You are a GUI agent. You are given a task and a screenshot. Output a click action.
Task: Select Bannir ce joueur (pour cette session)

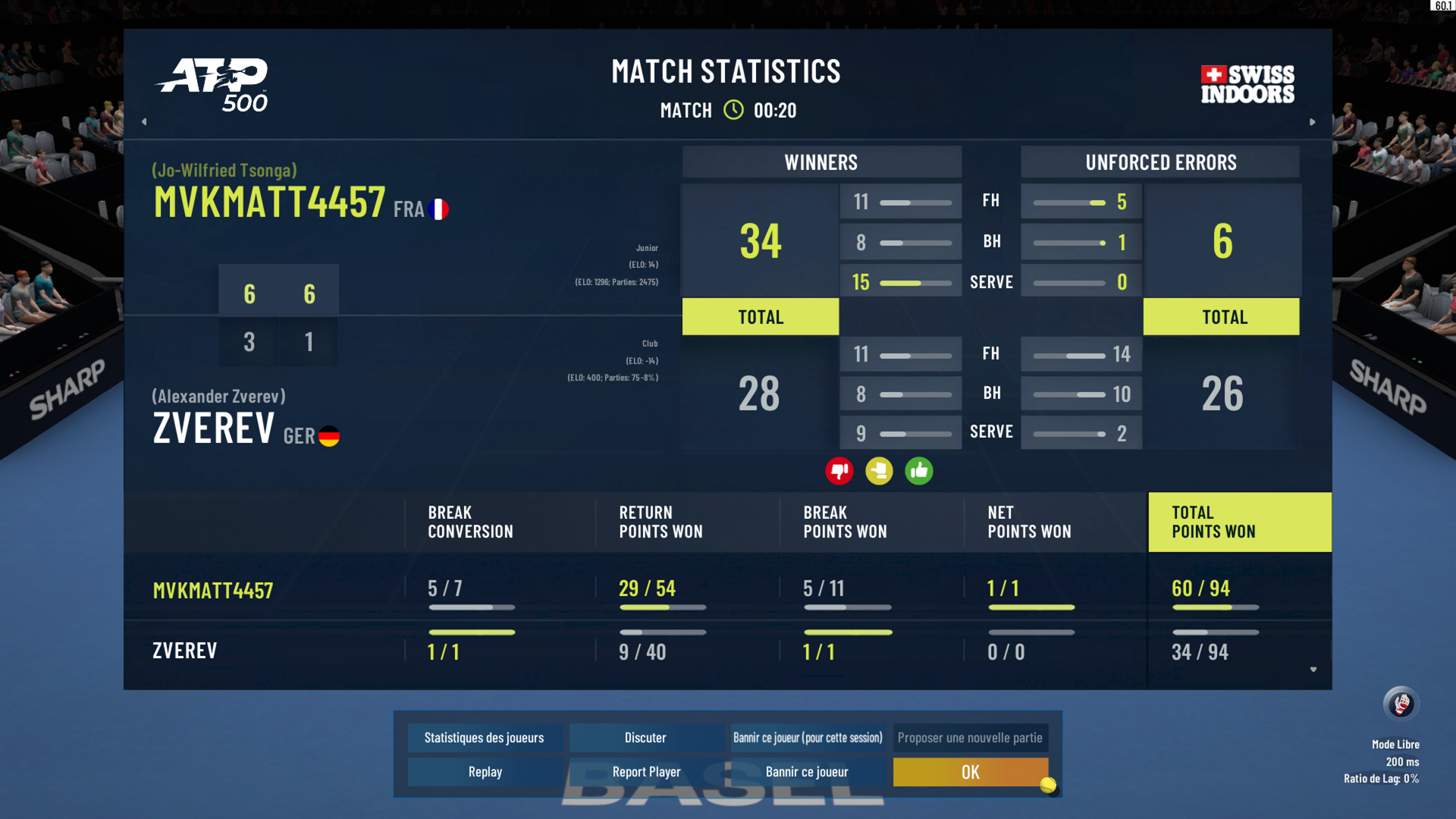click(808, 738)
